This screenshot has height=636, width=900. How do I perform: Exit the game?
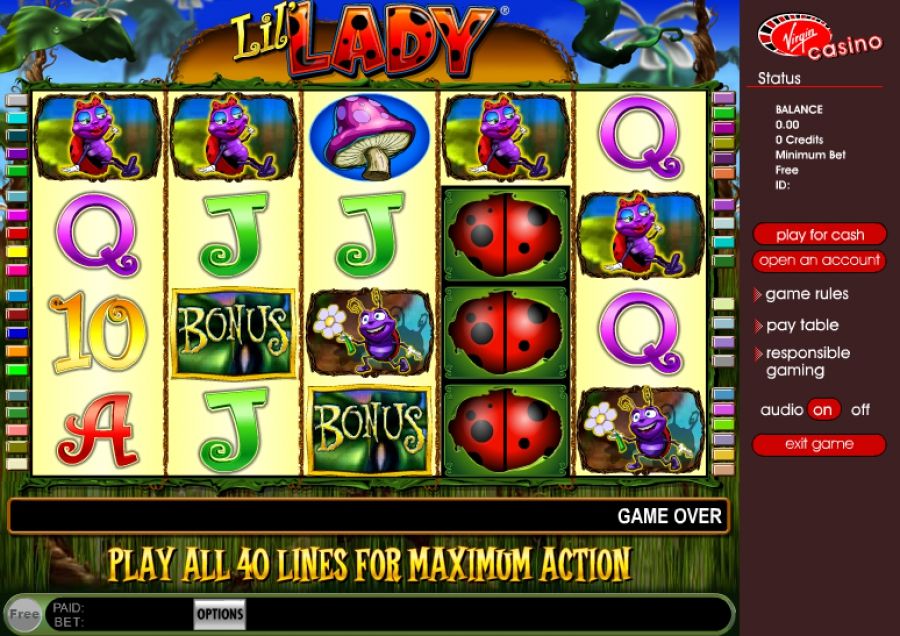[x=819, y=444]
